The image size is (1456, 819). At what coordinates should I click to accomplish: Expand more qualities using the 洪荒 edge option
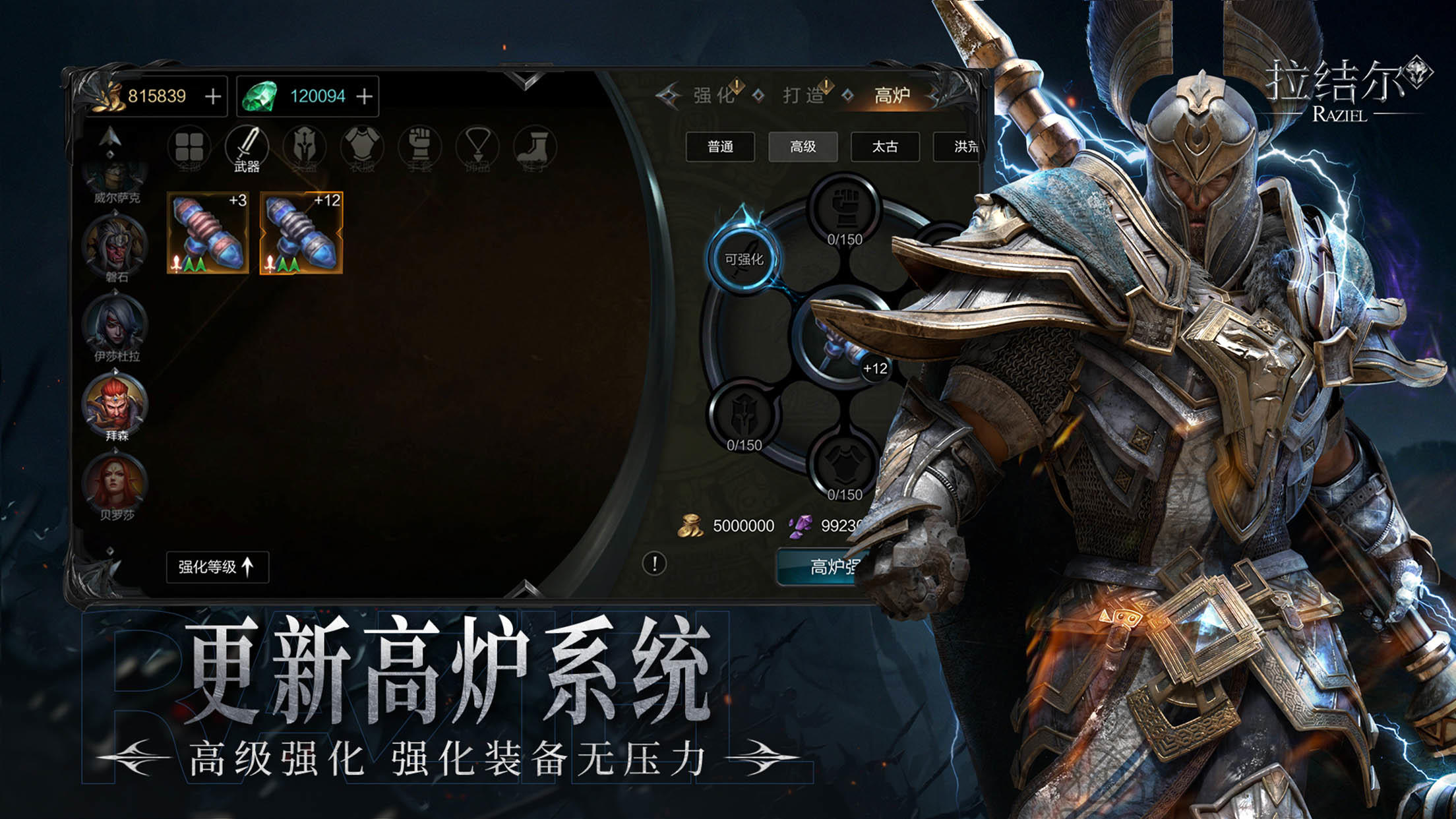pyautogui.click(x=967, y=148)
